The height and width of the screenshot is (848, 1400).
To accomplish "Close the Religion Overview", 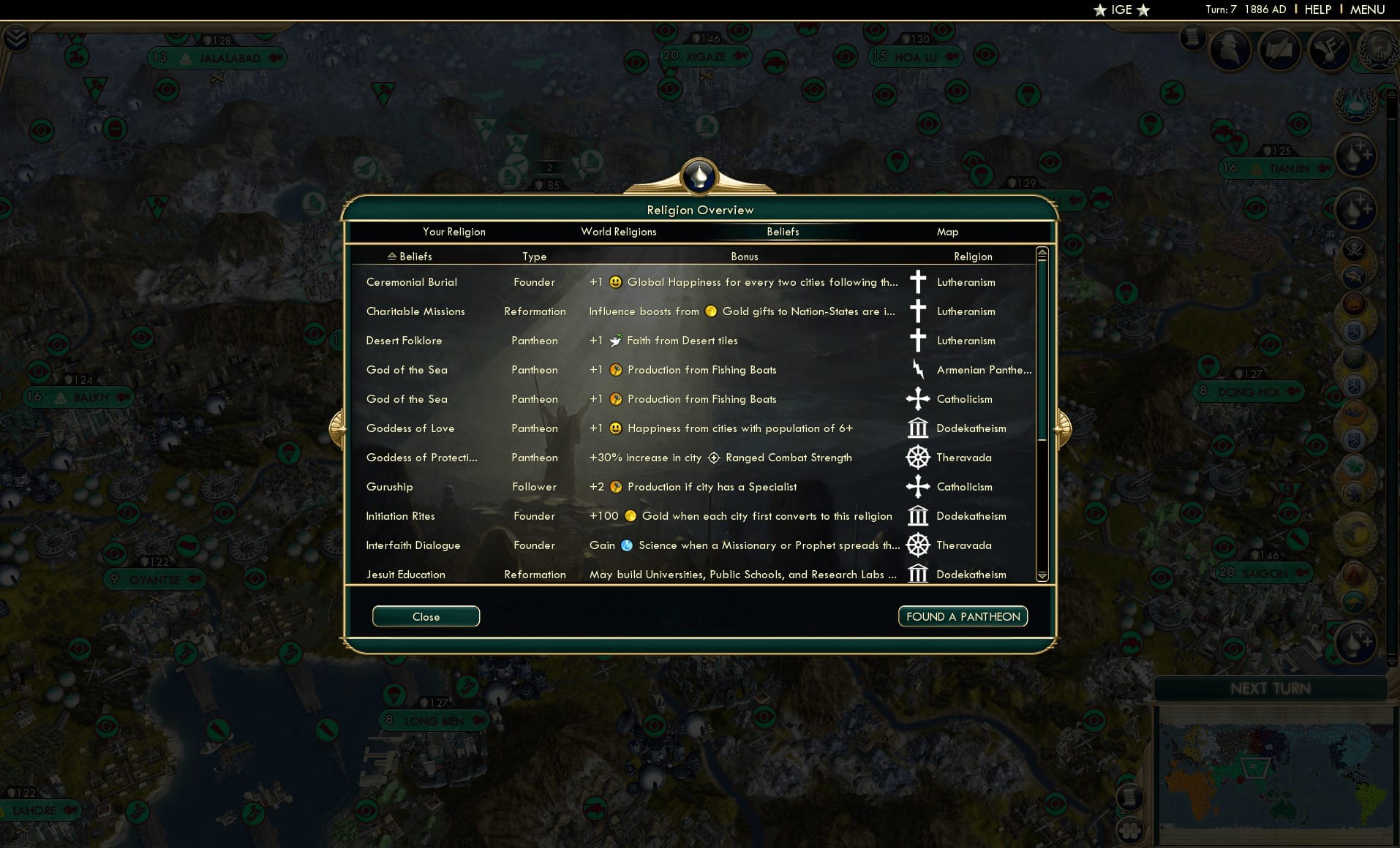I will (x=426, y=616).
